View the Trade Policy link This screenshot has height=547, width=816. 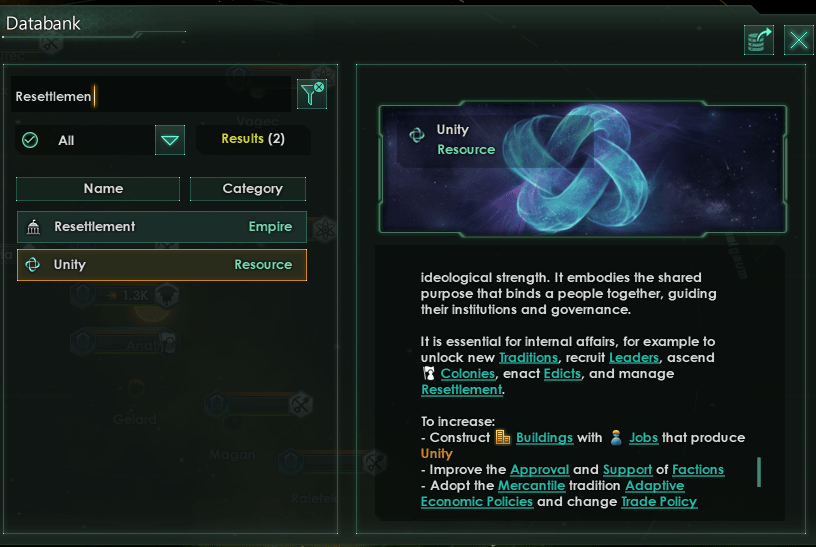[x=658, y=501]
